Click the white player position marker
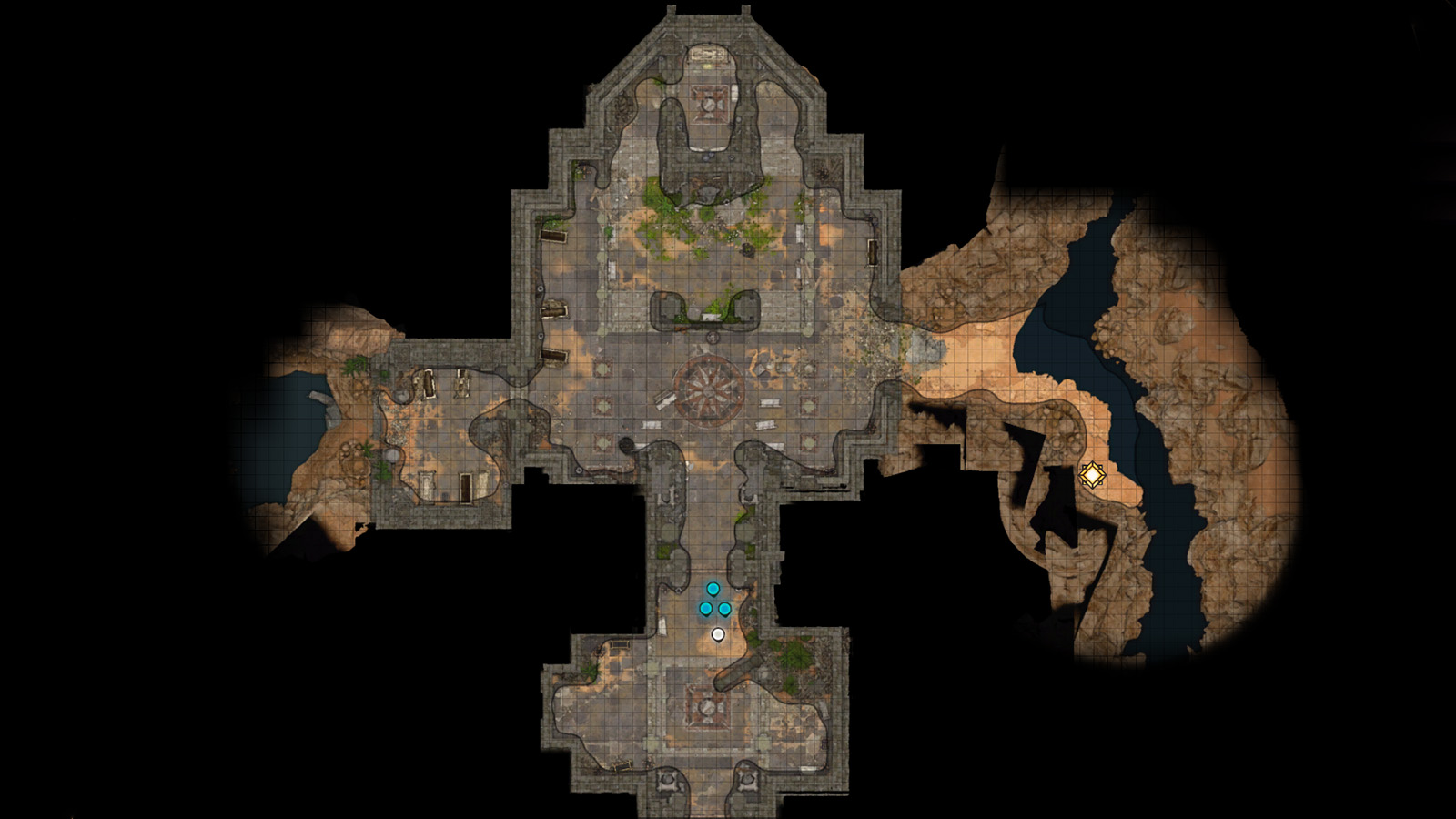Screen dimensions: 1456x819 pyautogui.click(x=718, y=633)
